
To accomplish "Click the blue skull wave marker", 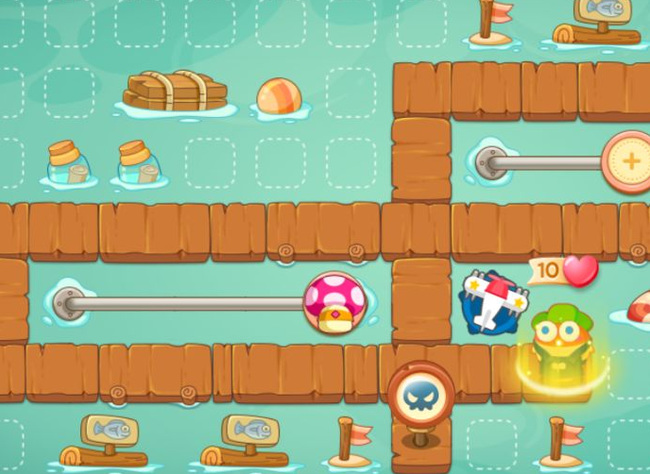I will (x=420, y=395).
